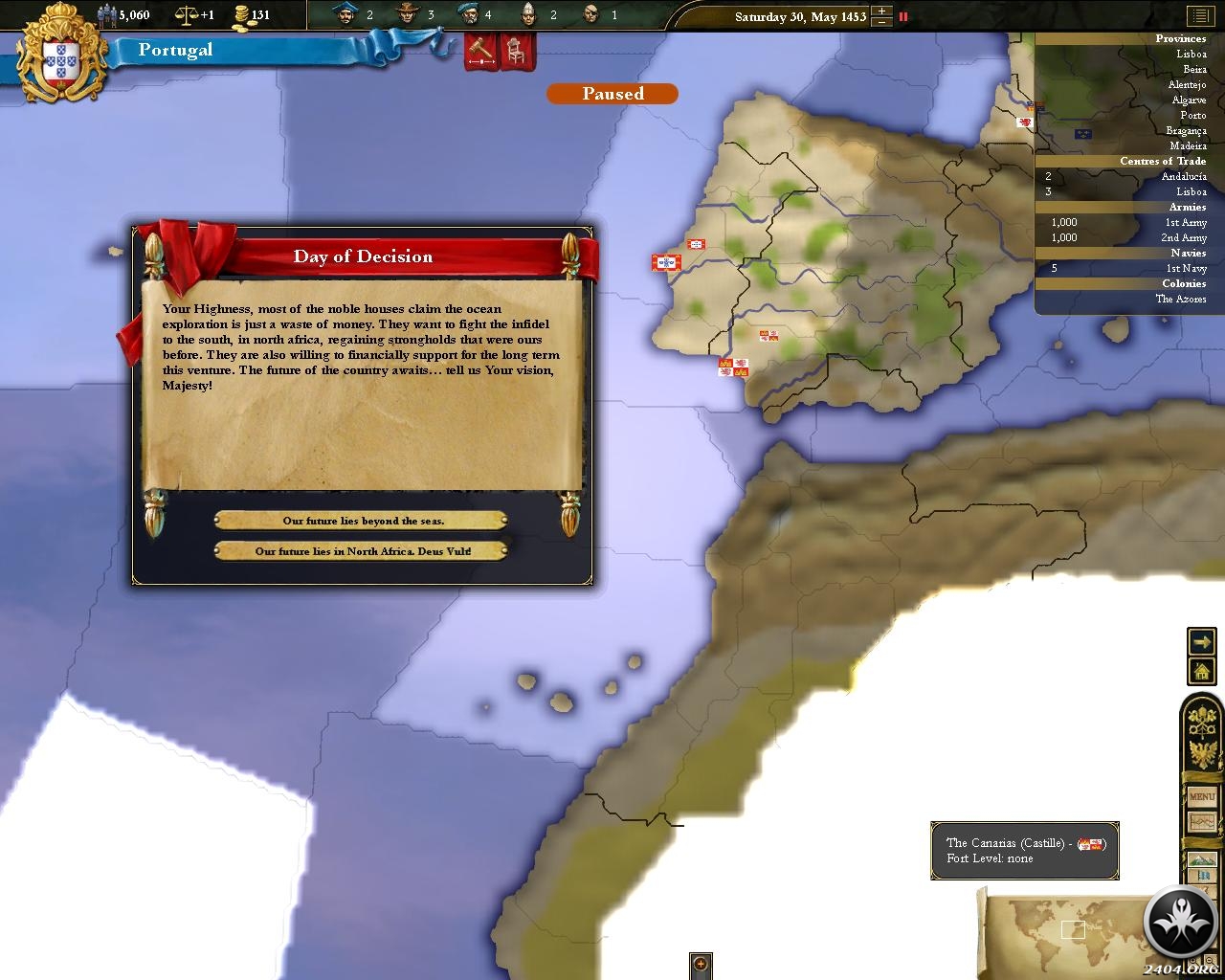Decrease game speed with the minus button

point(882,22)
